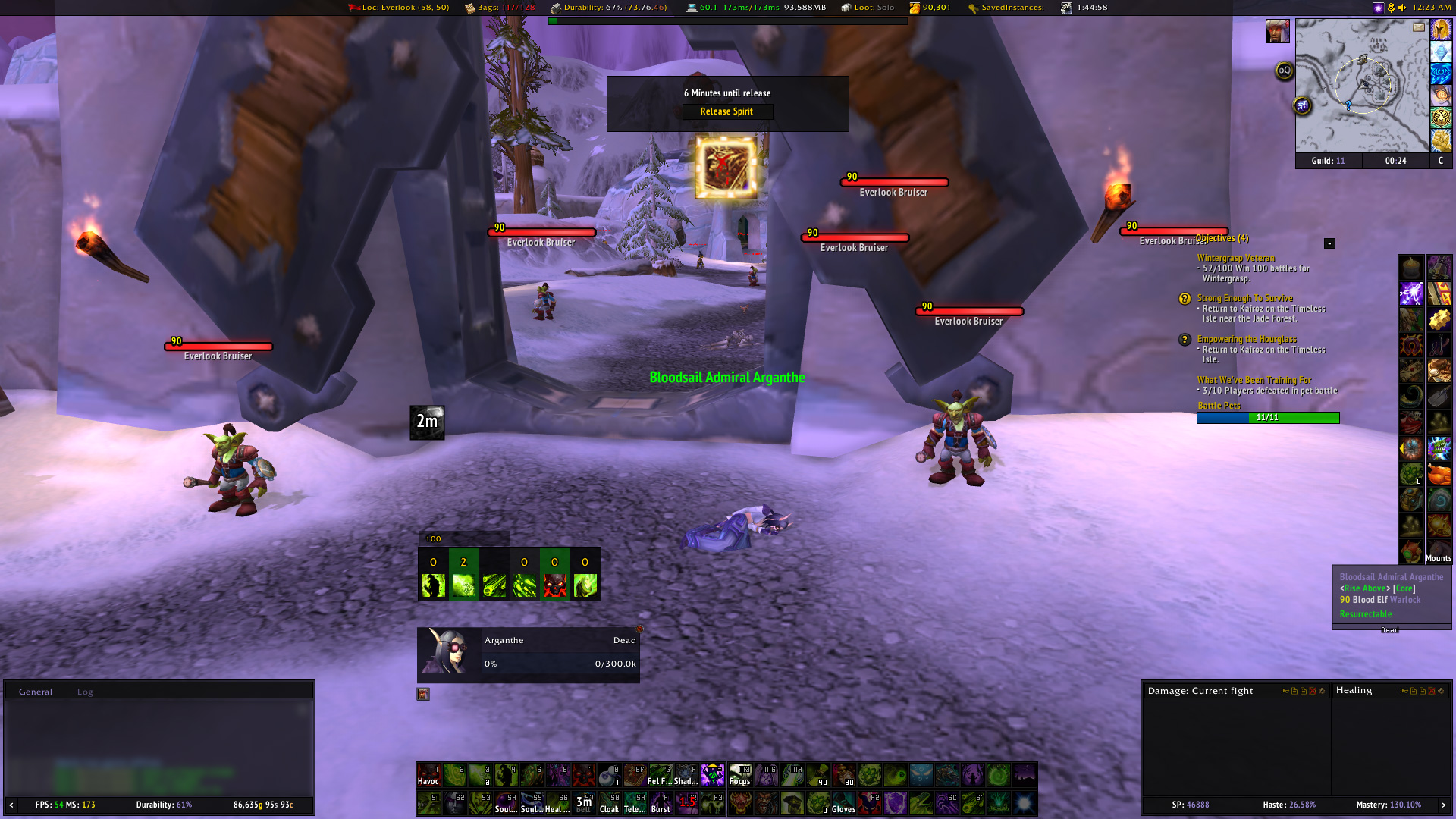
Task: Open What We've Been Training For quest
Action: point(1254,380)
